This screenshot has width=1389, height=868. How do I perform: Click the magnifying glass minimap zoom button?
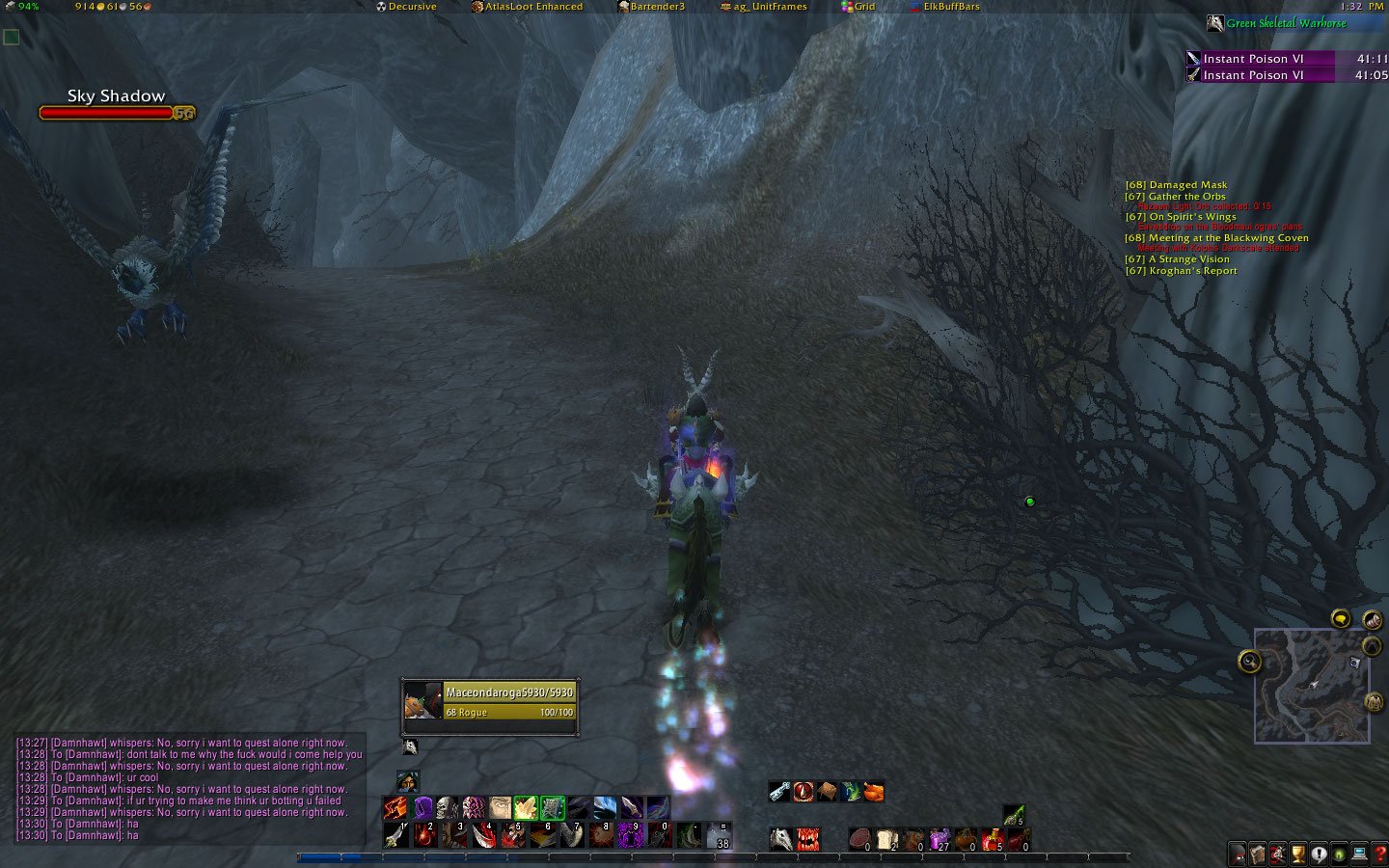coord(1249,661)
